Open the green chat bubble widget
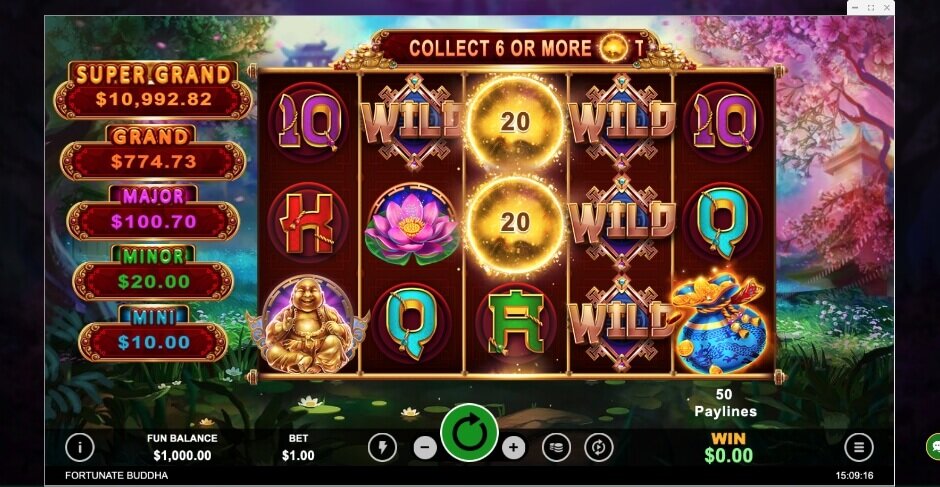940x487 pixels. (x=933, y=446)
